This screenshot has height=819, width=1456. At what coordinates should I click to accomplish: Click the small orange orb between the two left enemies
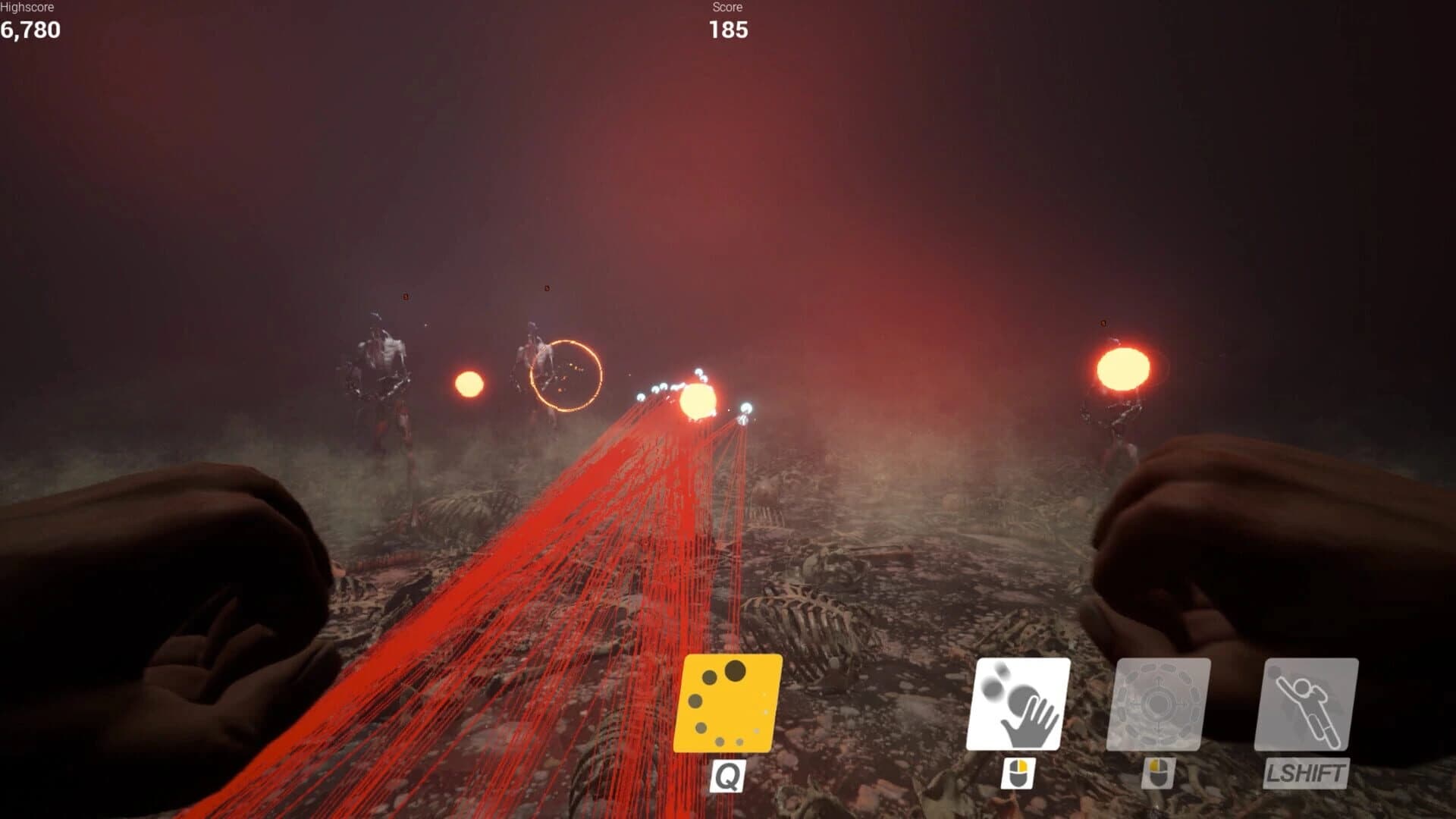click(x=470, y=383)
